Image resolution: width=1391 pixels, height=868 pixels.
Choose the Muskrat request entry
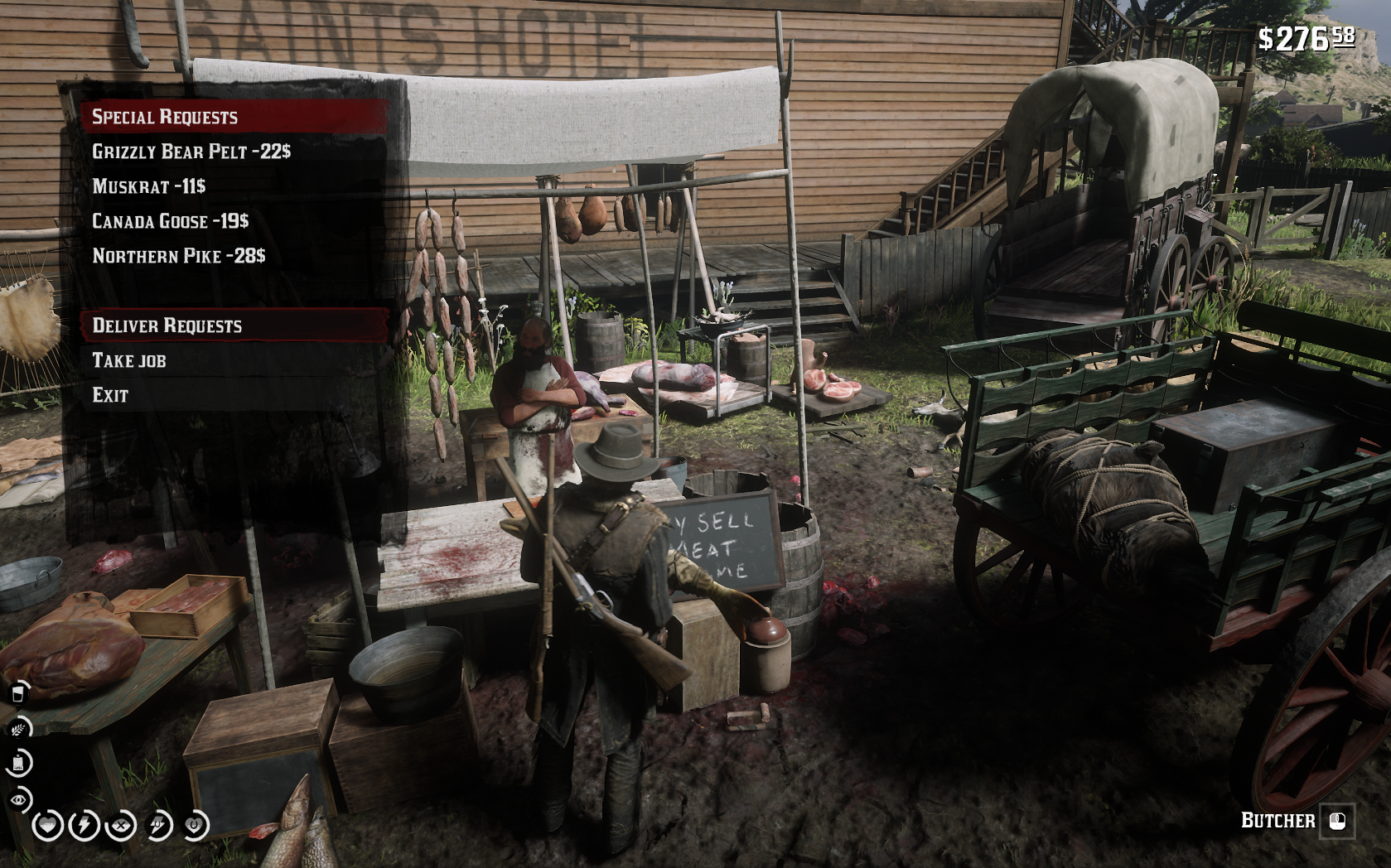coord(149,186)
